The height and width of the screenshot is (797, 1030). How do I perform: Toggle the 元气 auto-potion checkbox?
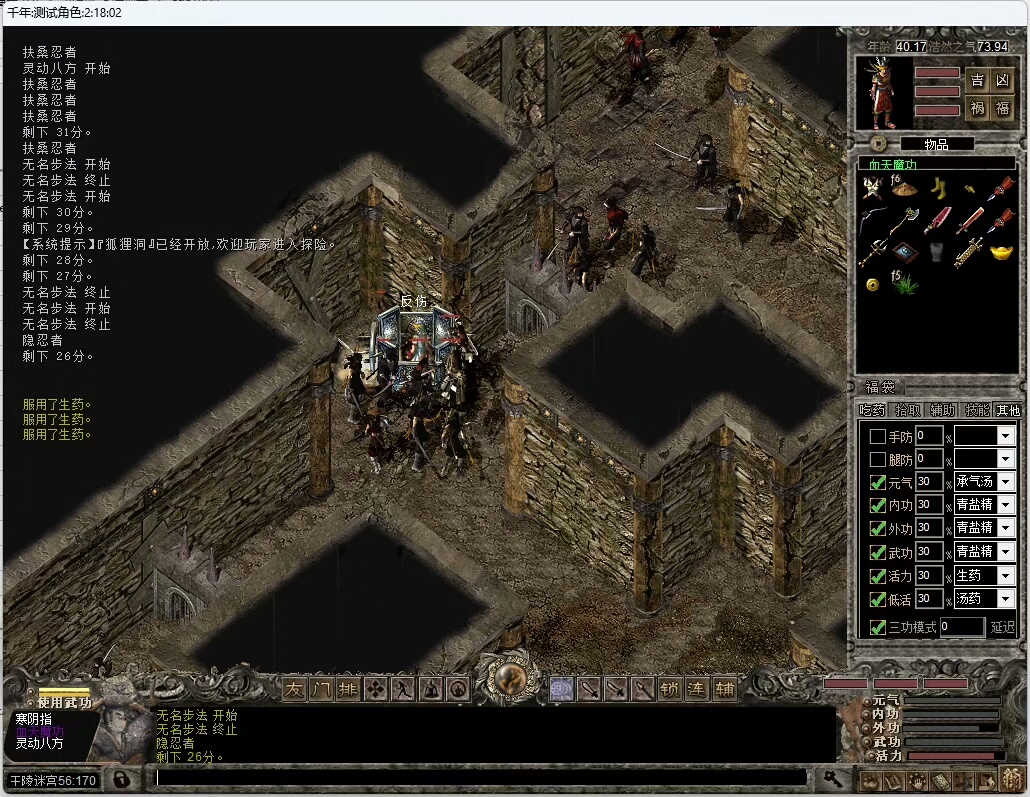click(x=877, y=483)
